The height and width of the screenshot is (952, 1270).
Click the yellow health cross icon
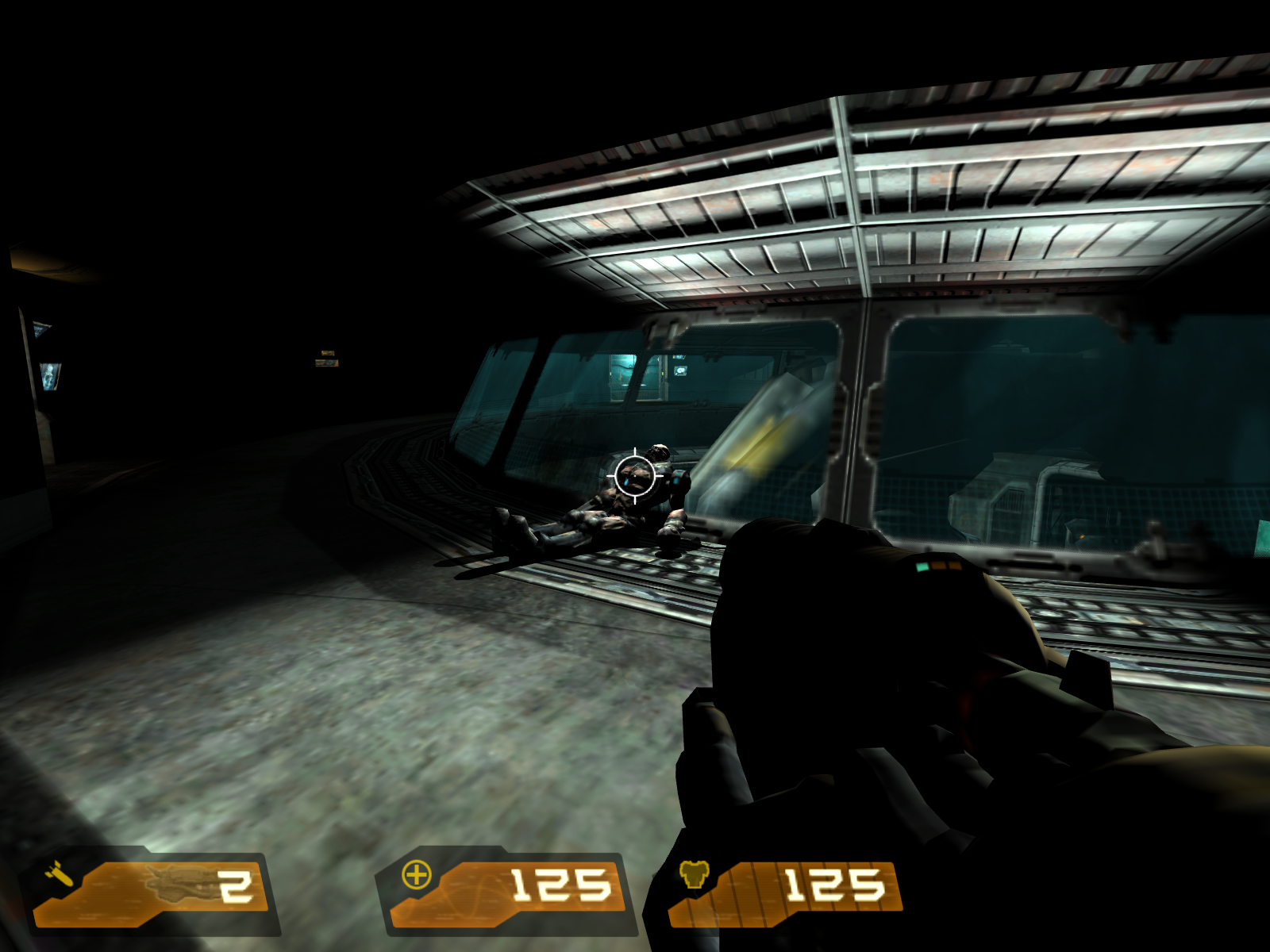click(x=417, y=875)
